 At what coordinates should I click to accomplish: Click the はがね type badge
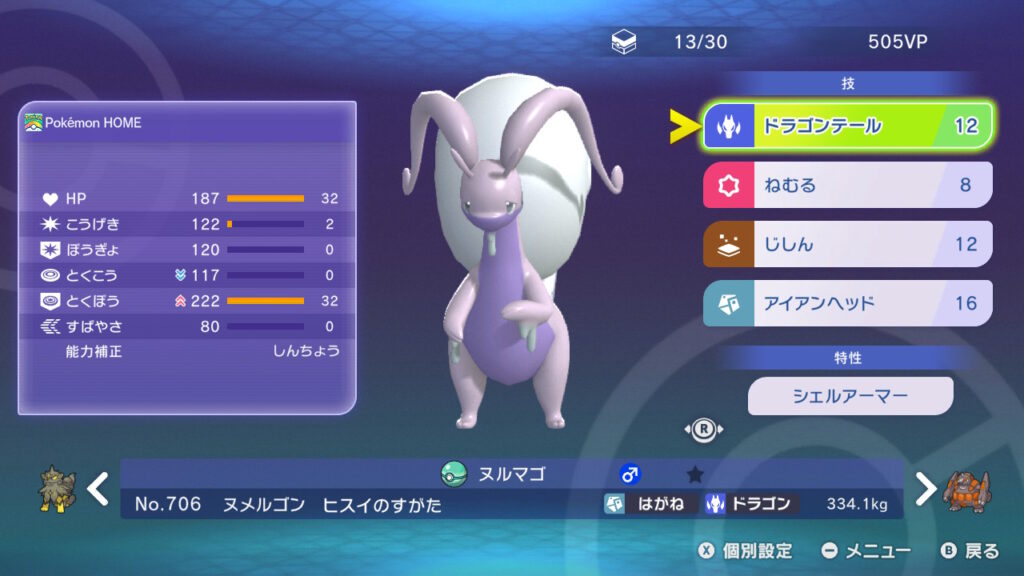pyautogui.click(x=649, y=504)
